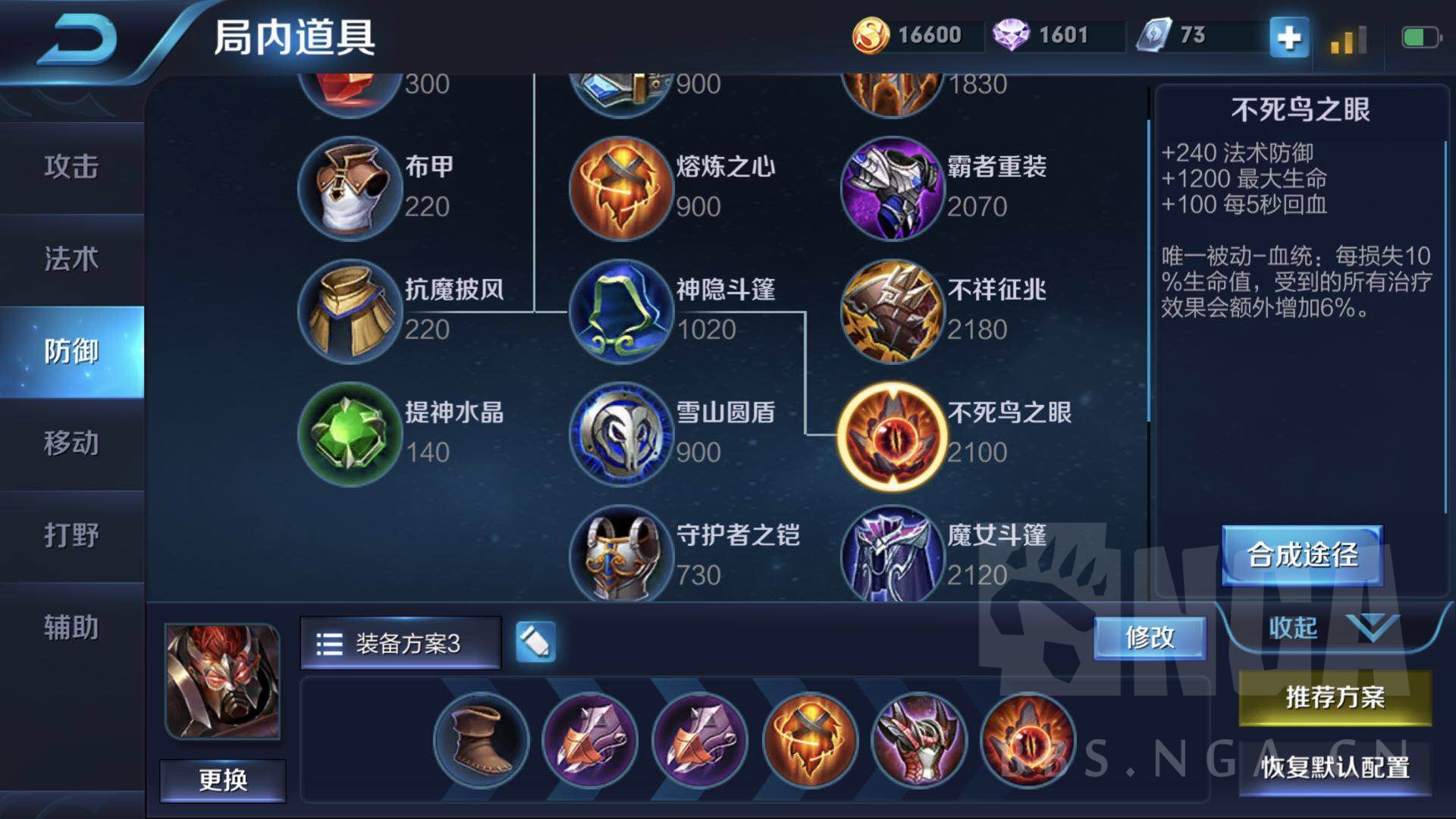
Task: Select the 不死鸟之眼 item icon
Action: pyautogui.click(x=891, y=434)
